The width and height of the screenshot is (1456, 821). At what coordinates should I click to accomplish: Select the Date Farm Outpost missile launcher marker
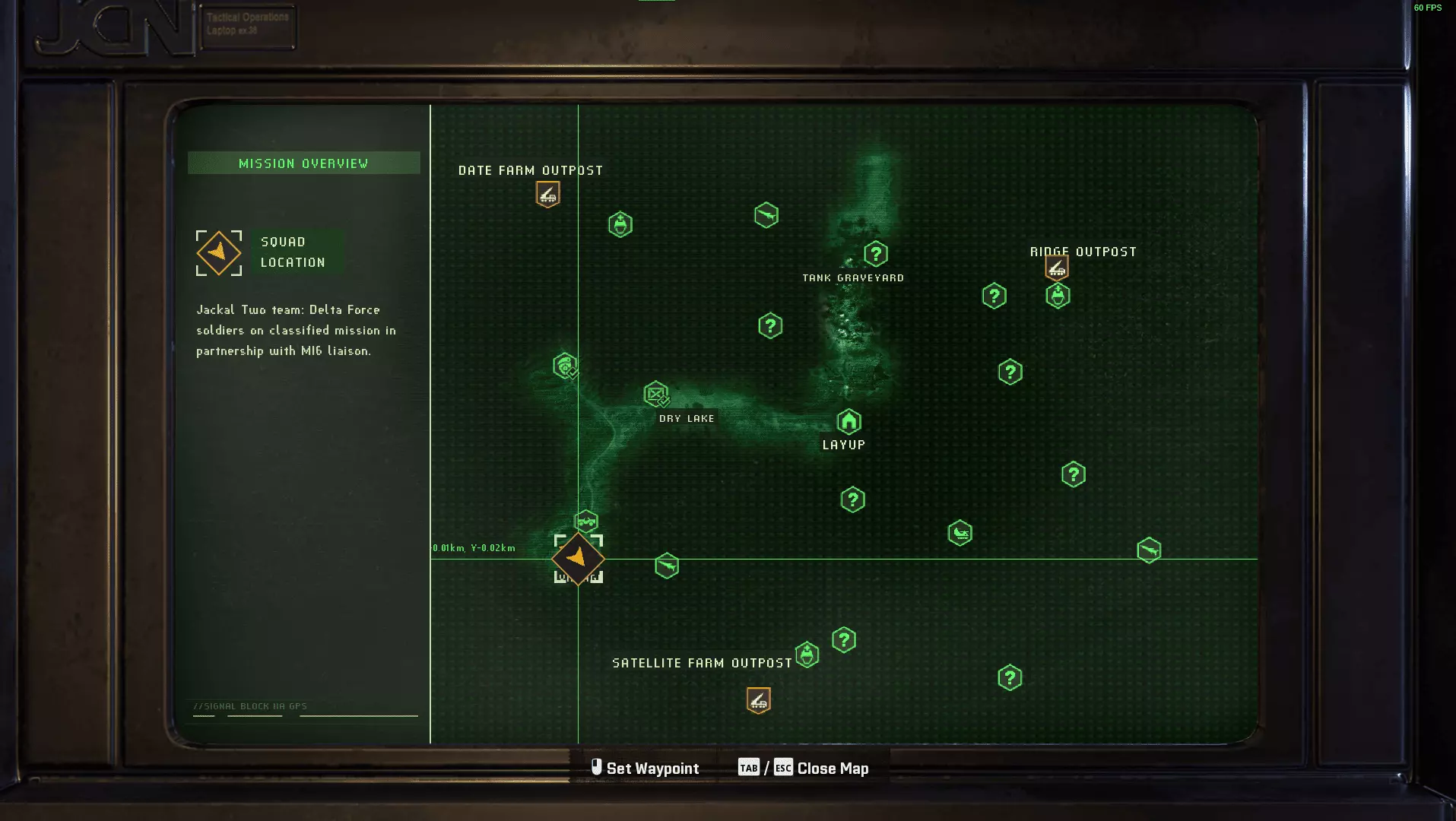click(x=547, y=195)
